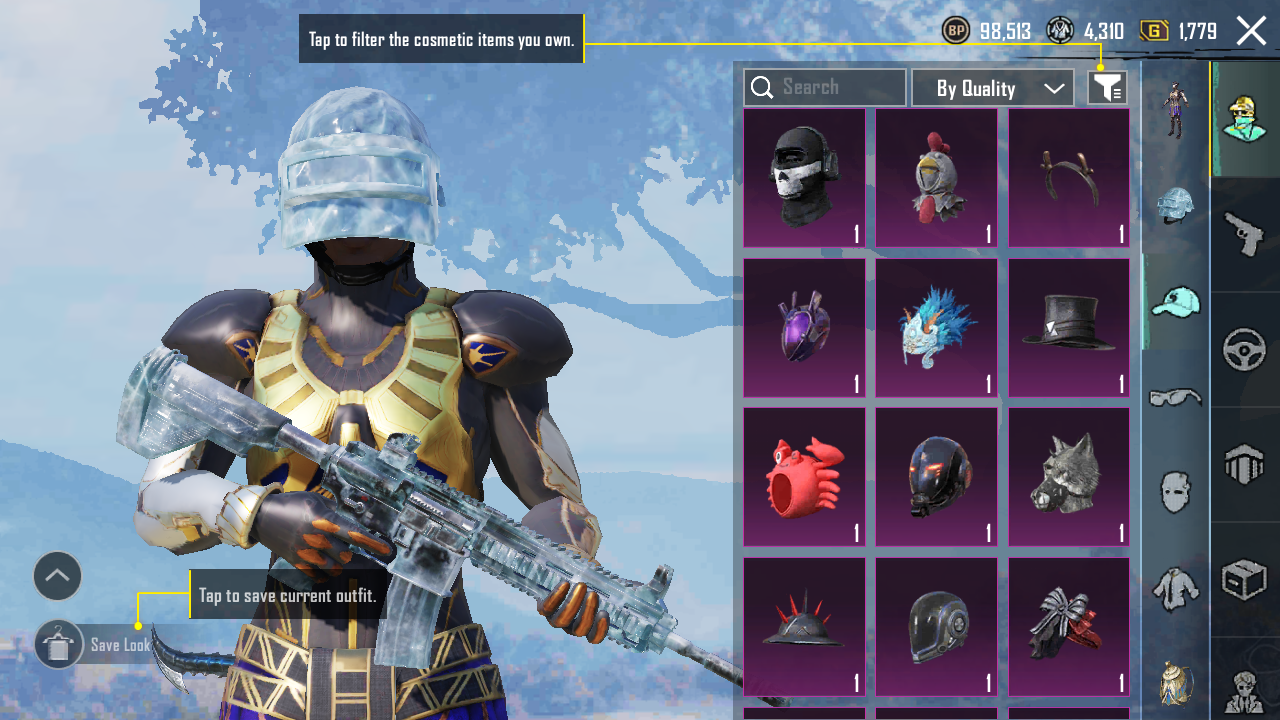Viewport: 1280px width, 720px height.
Task: Switch to the cap headwear subcategory
Action: tap(1175, 301)
